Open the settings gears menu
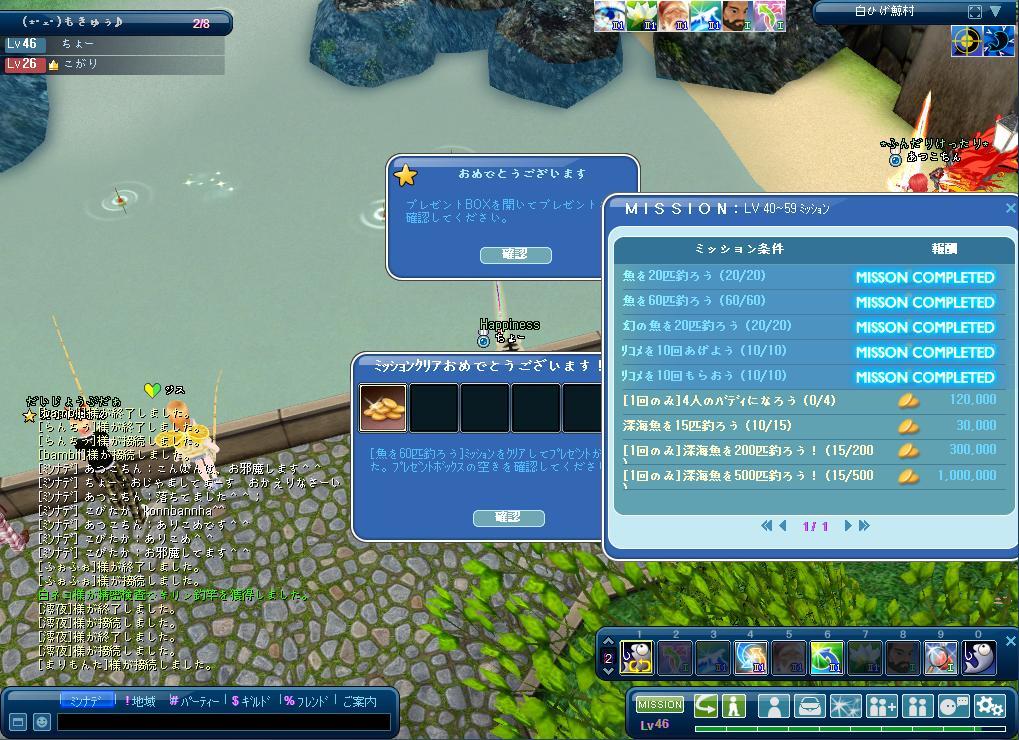1019x740 pixels. coord(989,706)
